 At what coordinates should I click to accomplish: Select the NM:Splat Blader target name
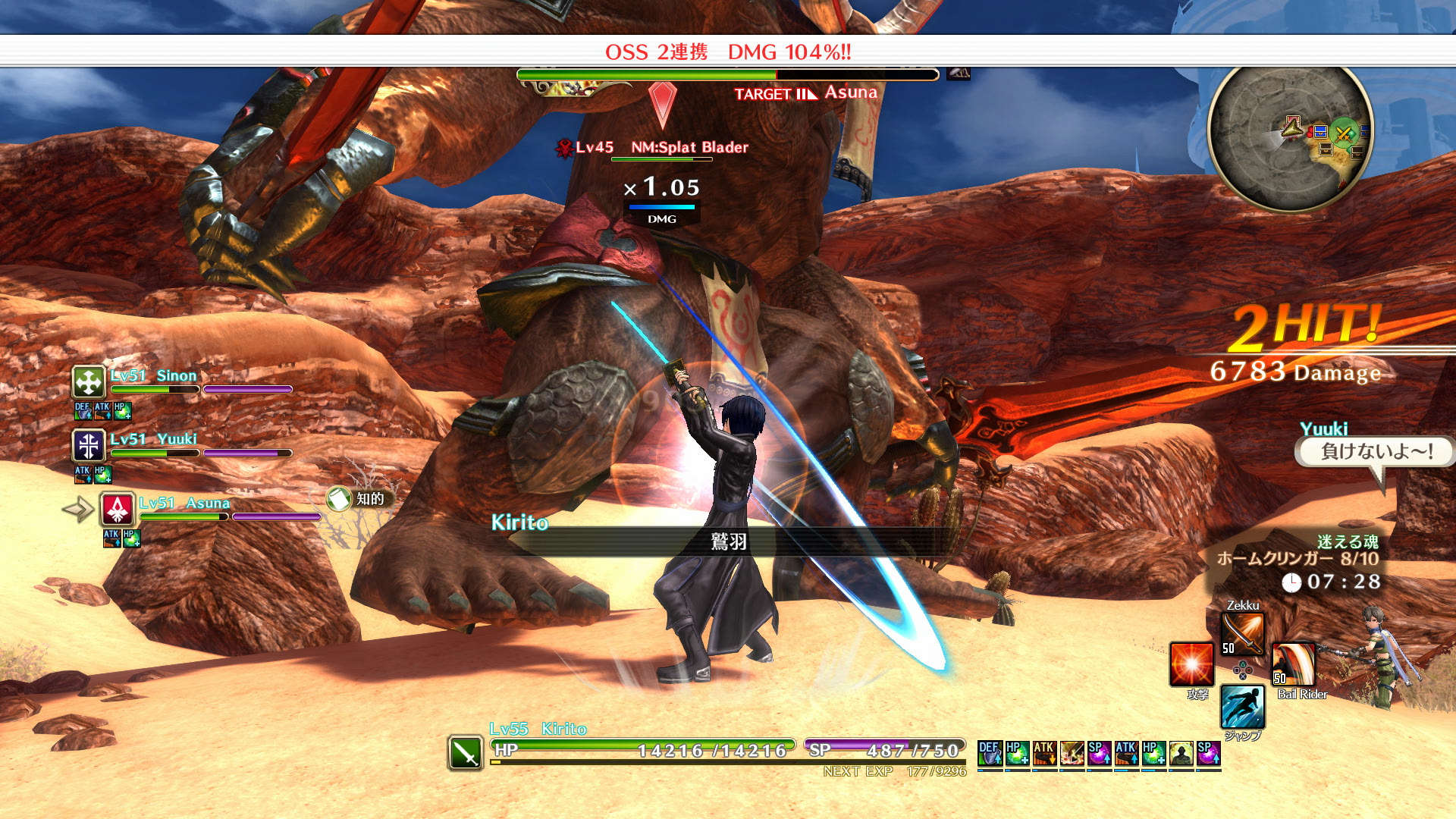click(x=689, y=147)
